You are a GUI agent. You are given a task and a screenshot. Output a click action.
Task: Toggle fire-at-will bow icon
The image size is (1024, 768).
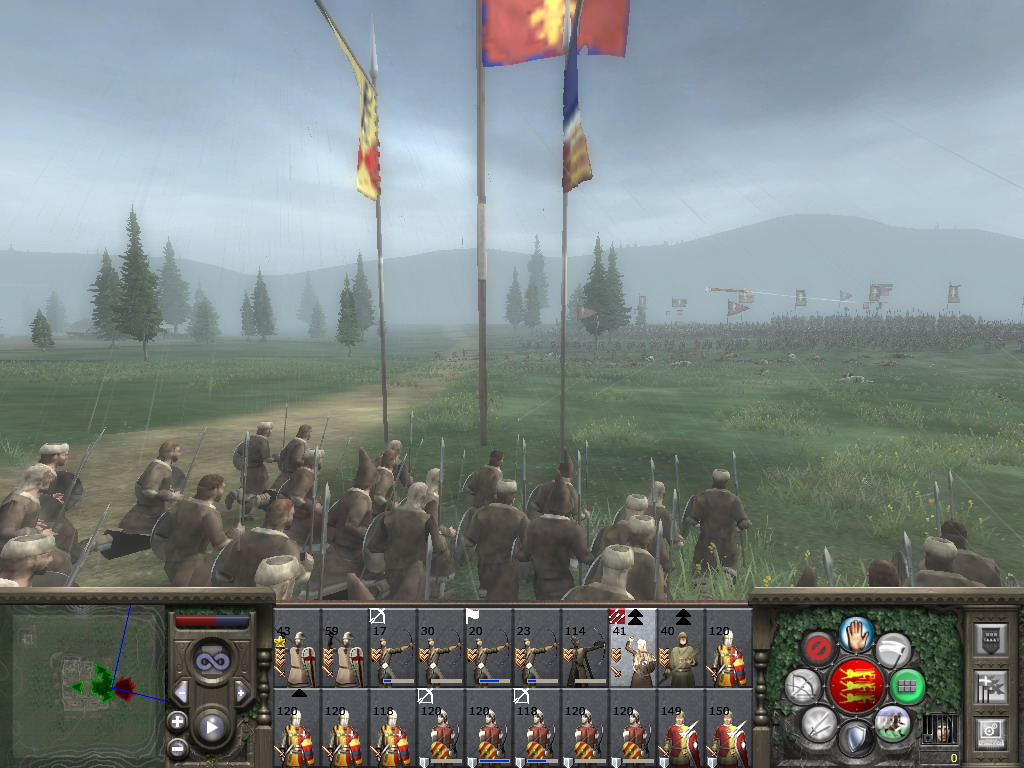(802, 687)
